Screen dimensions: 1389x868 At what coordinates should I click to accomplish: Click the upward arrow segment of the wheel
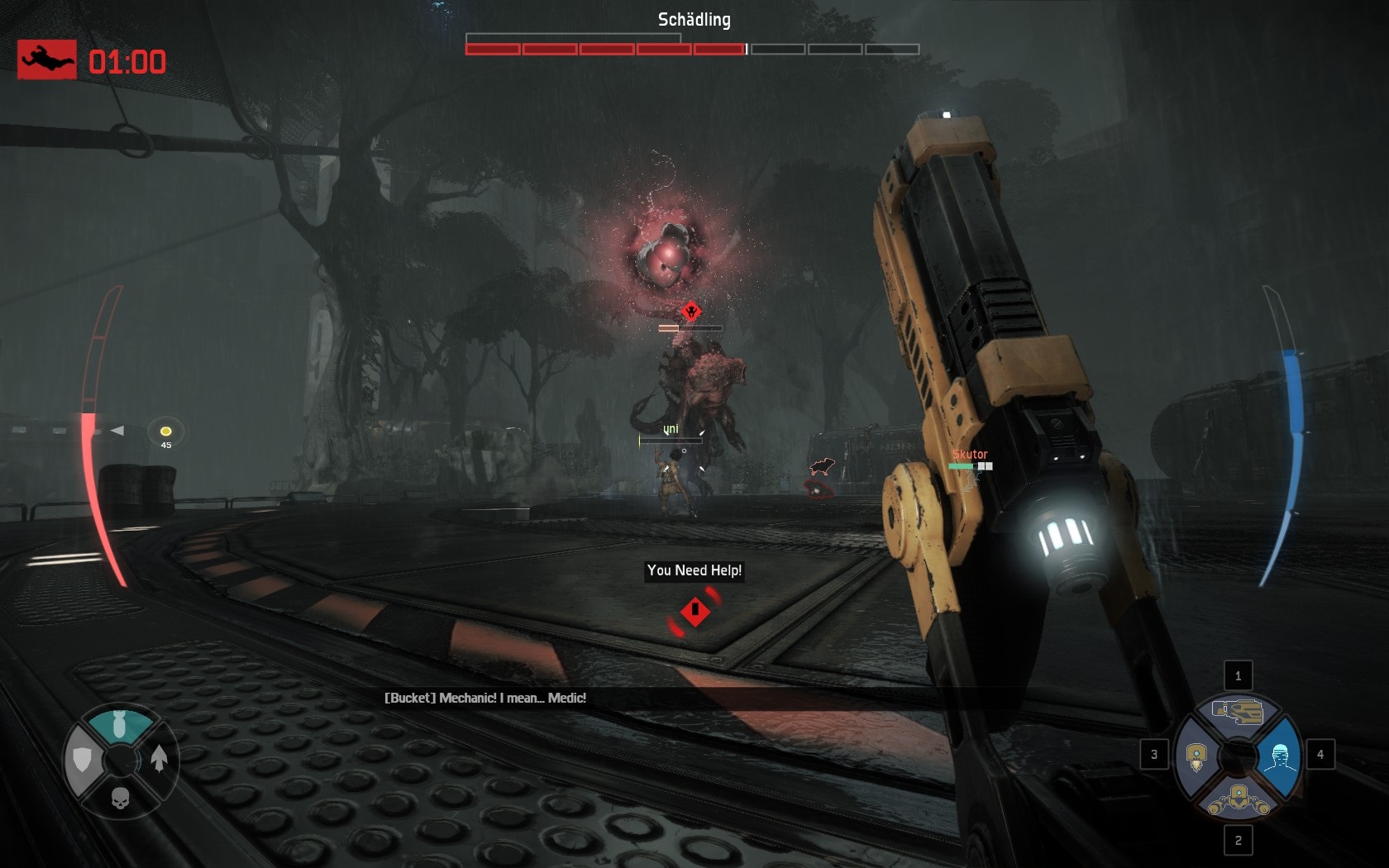[x=159, y=758]
